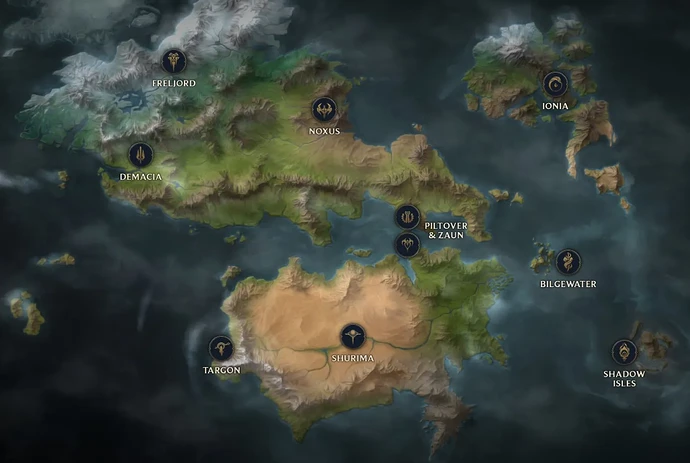690x463 pixels.
Task: Select the Bilgewater region emblem
Action: coord(567,262)
